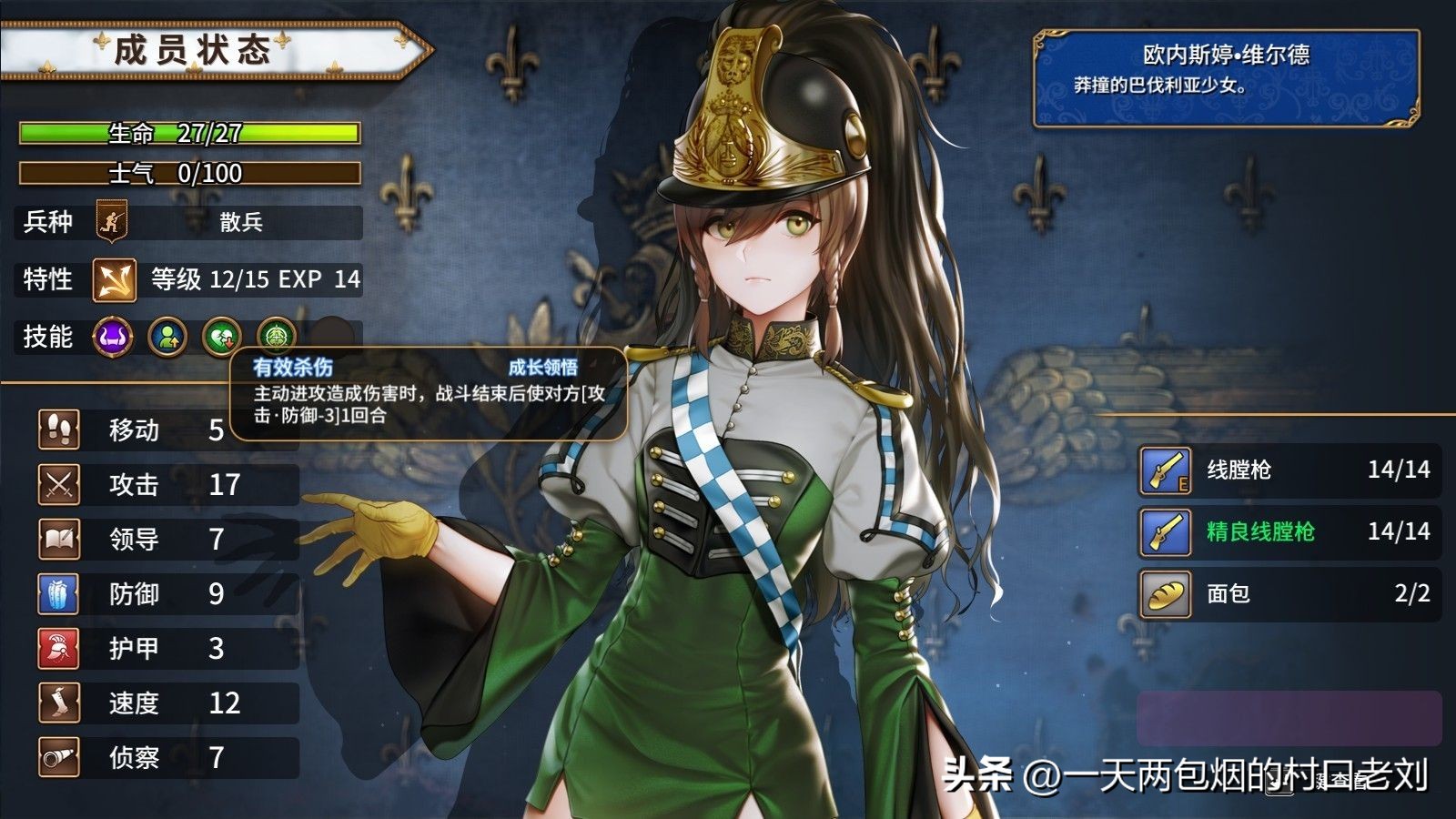Click the 速度 boot stat icon
Viewport: 1456px width, 819px height.
pos(59,703)
